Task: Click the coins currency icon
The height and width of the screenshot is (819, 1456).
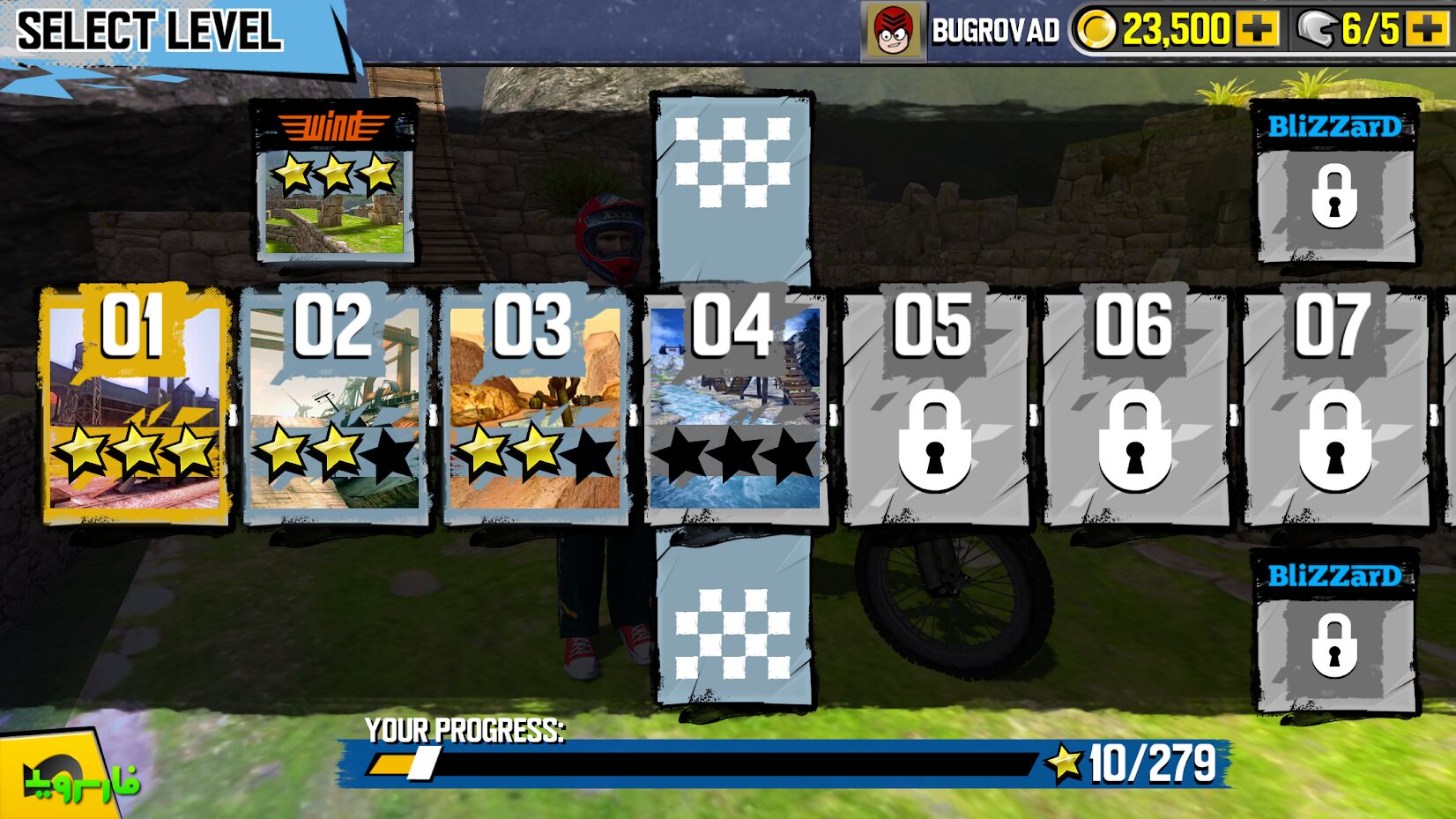Action: [x=1097, y=31]
